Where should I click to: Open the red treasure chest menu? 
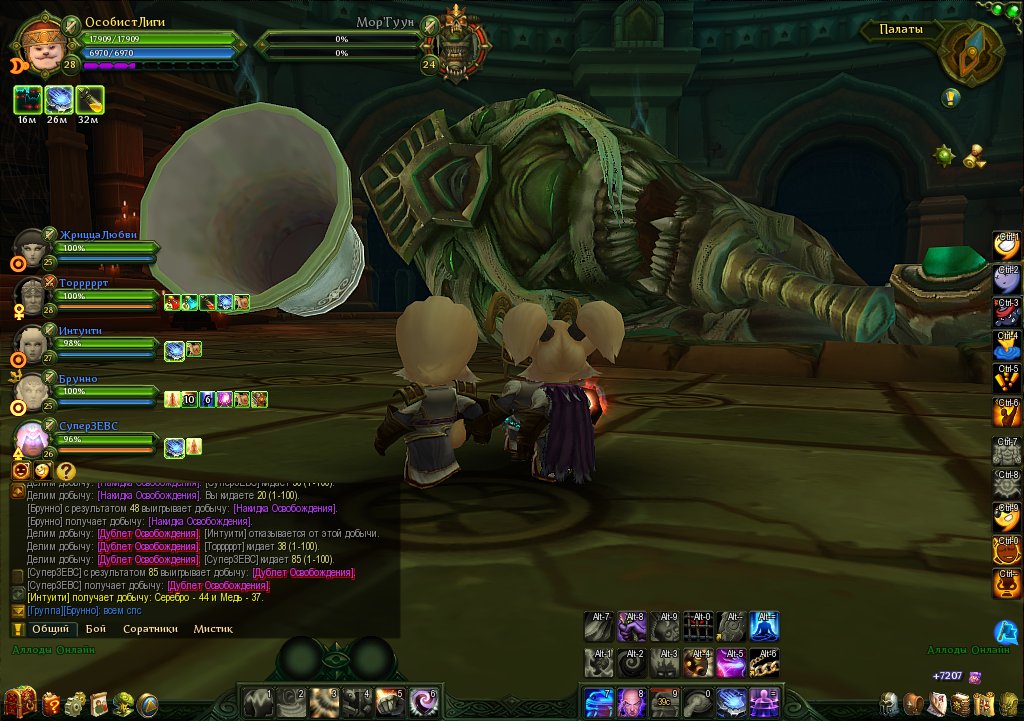(22, 702)
